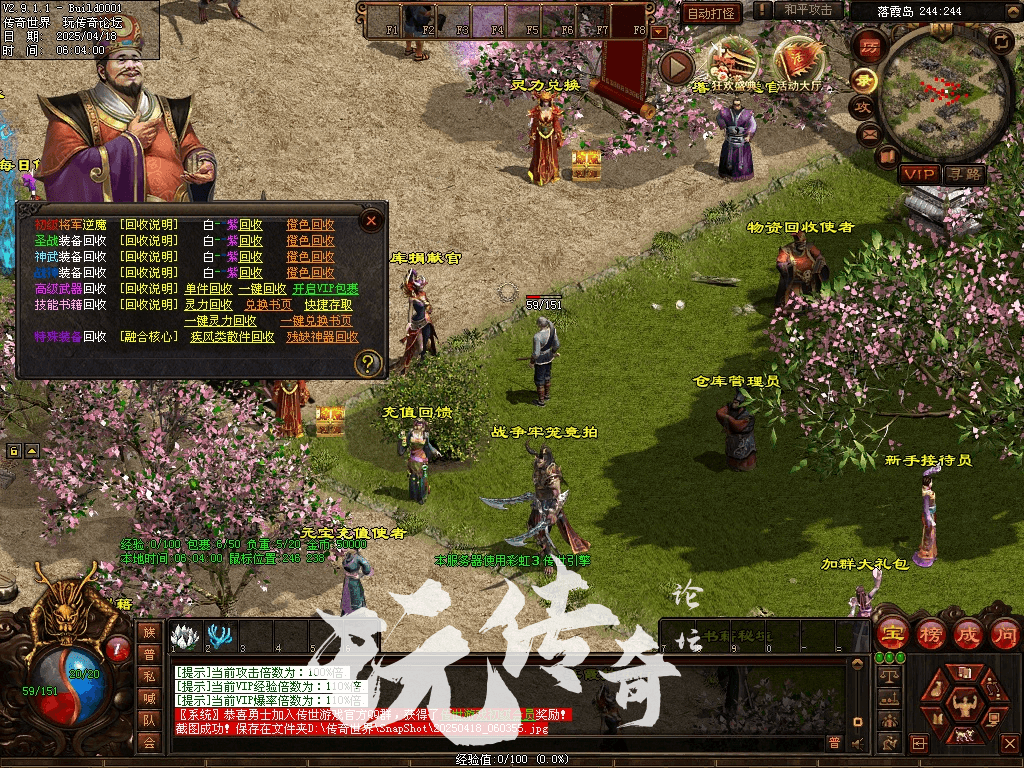Viewport: 1024px width, 768px height.
Task: Click 残缺神器回收 link
Action: 322,338
